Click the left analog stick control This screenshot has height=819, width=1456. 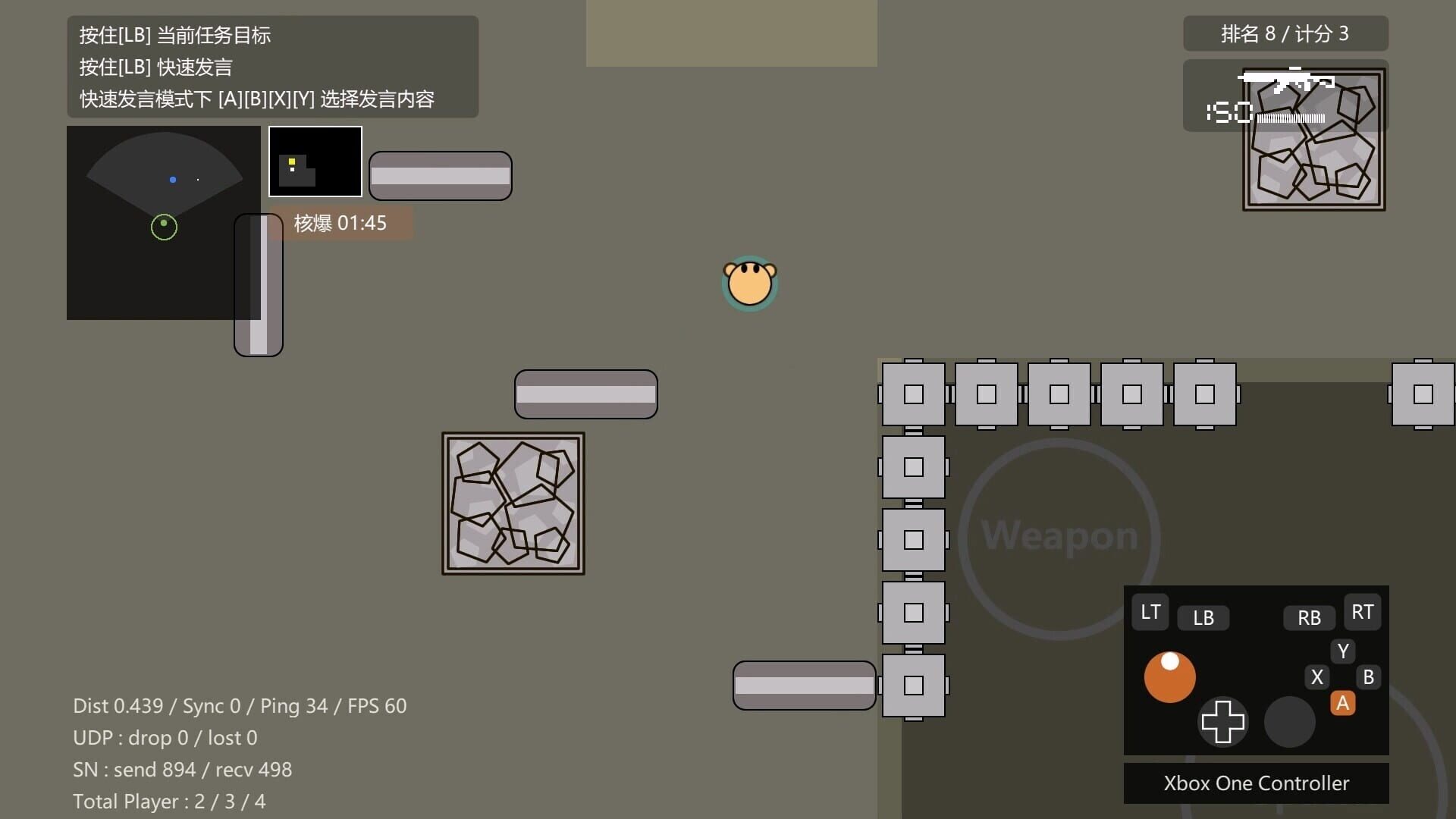pos(1169,677)
